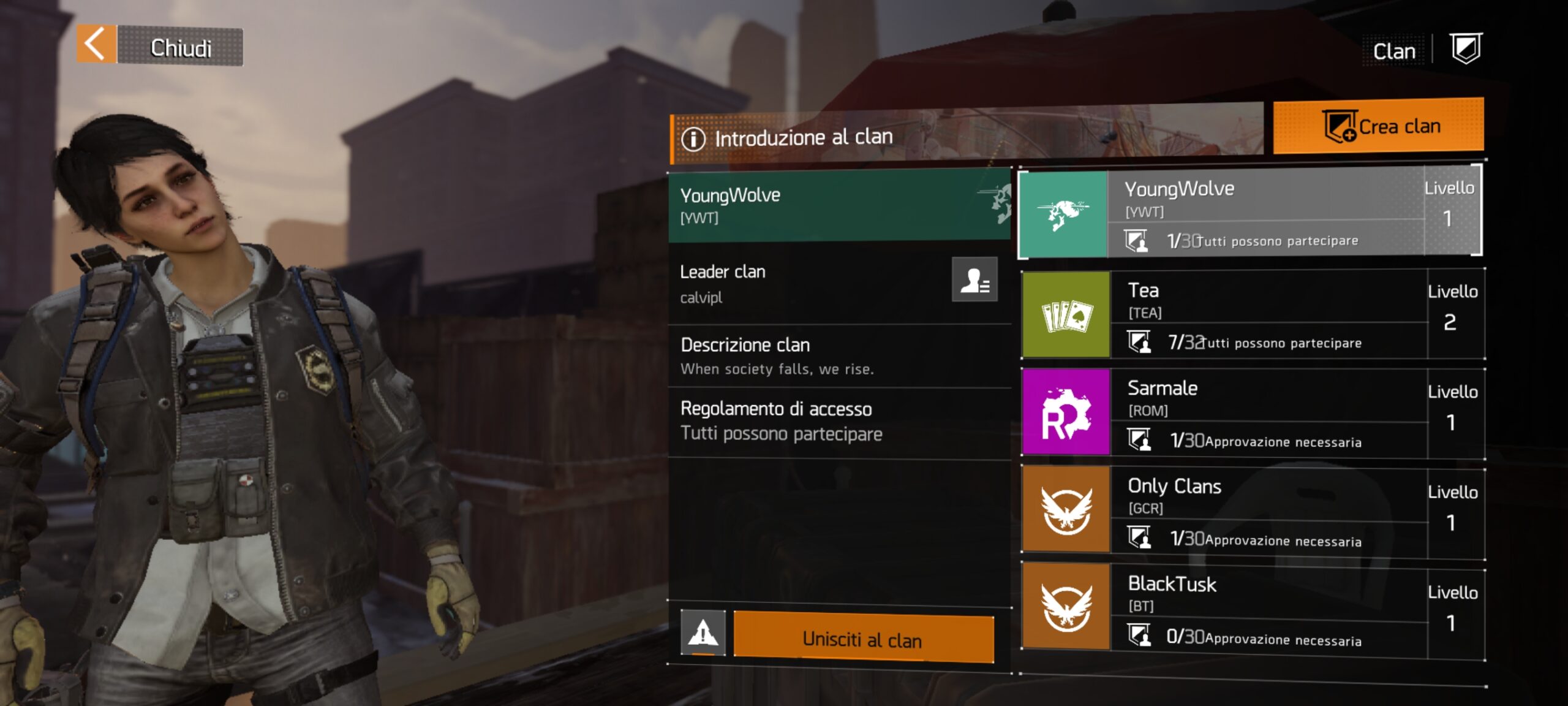The width and height of the screenshot is (1568, 706).
Task: Report clan using the warning triangle button
Action: (x=703, y=633)
